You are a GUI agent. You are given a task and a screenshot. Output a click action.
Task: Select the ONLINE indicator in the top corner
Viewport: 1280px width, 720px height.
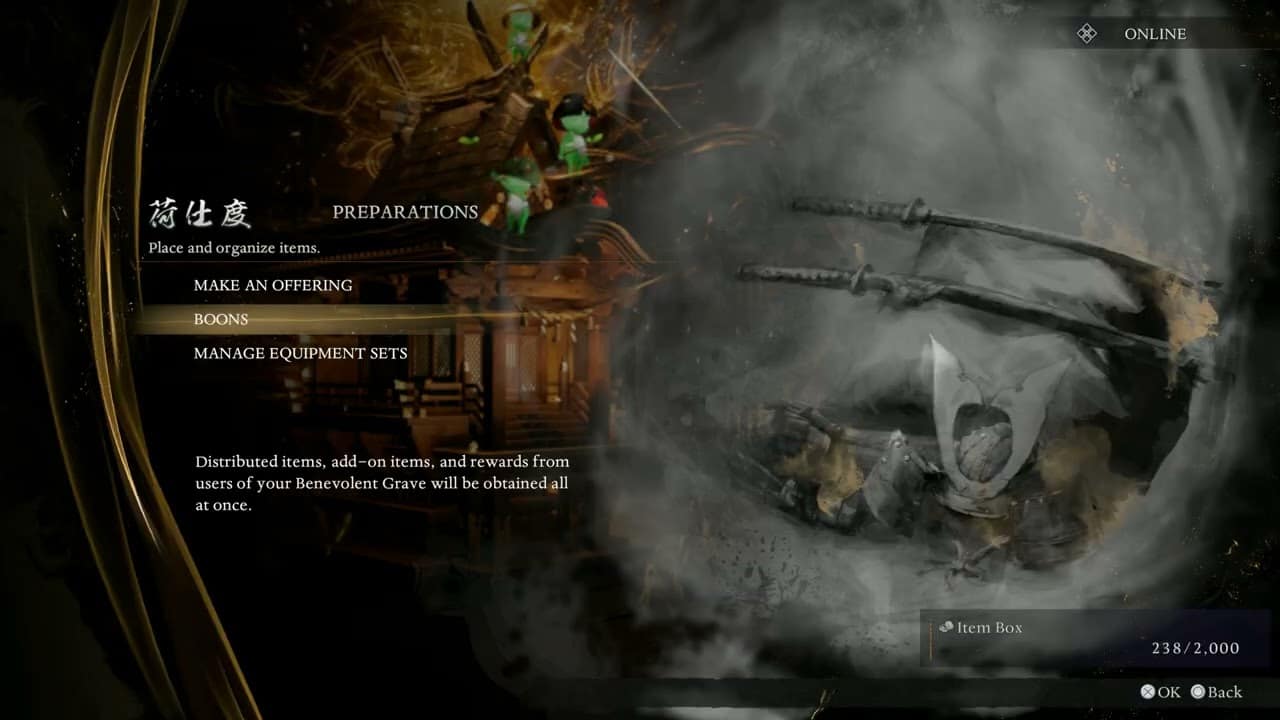coord(1157,33)
